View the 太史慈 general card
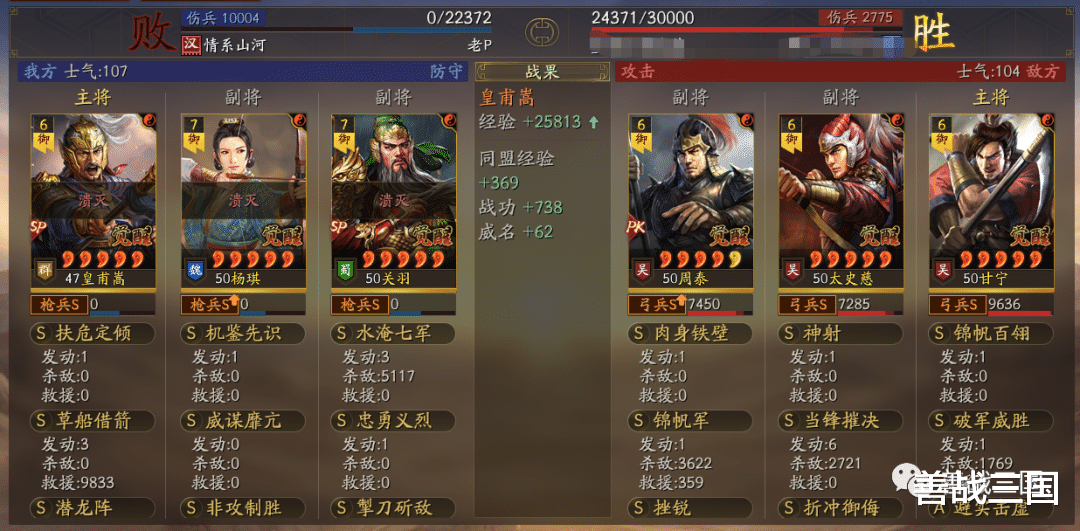 (x=841, y=200)
